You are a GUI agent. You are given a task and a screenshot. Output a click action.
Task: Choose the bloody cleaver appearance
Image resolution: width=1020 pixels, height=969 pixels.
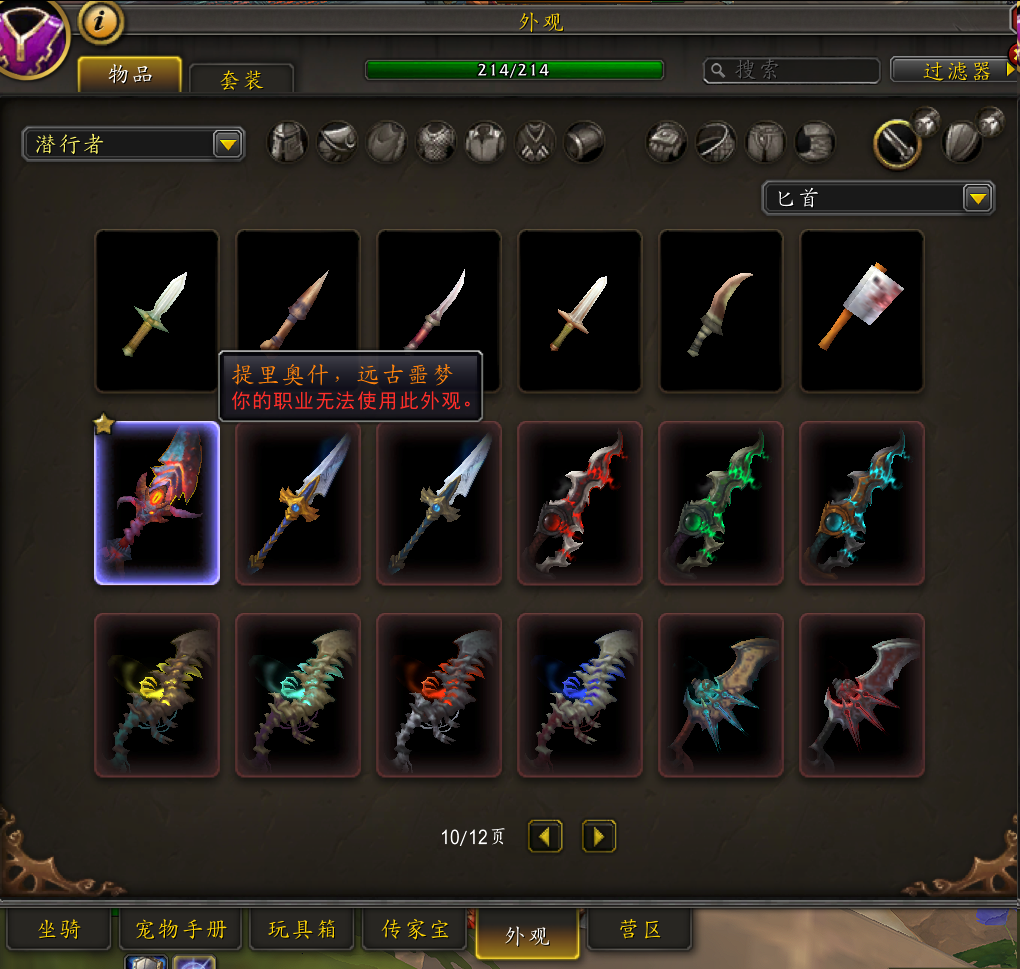[862, 310]
